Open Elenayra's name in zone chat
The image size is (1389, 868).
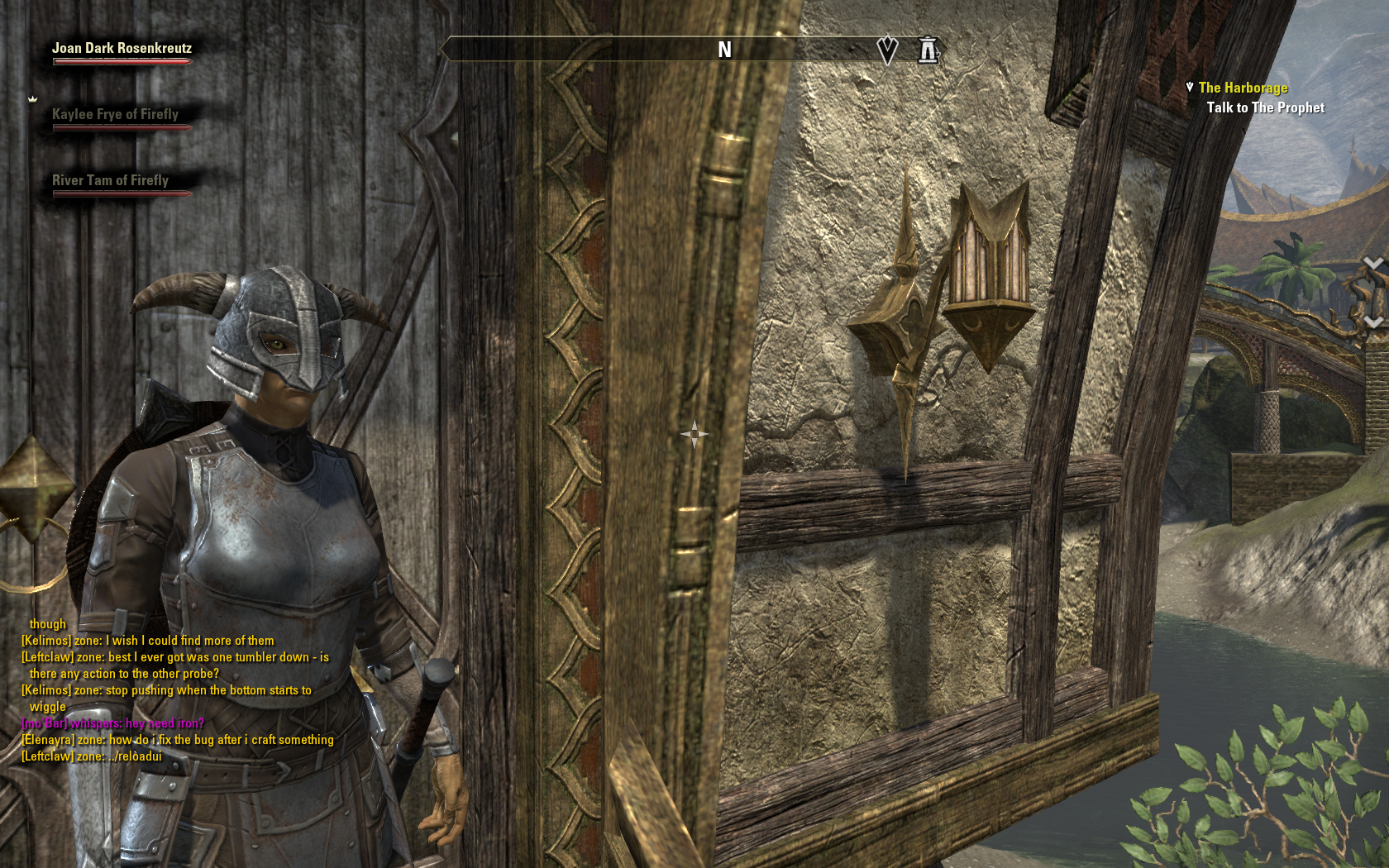tap(47, 740)
